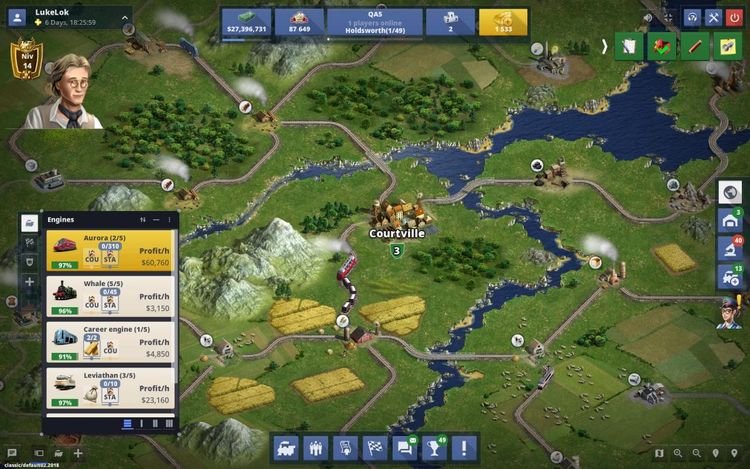This screenshot has height=469, width=750.
Task: Select Courtville city label on map
Action: coord(397,233)
